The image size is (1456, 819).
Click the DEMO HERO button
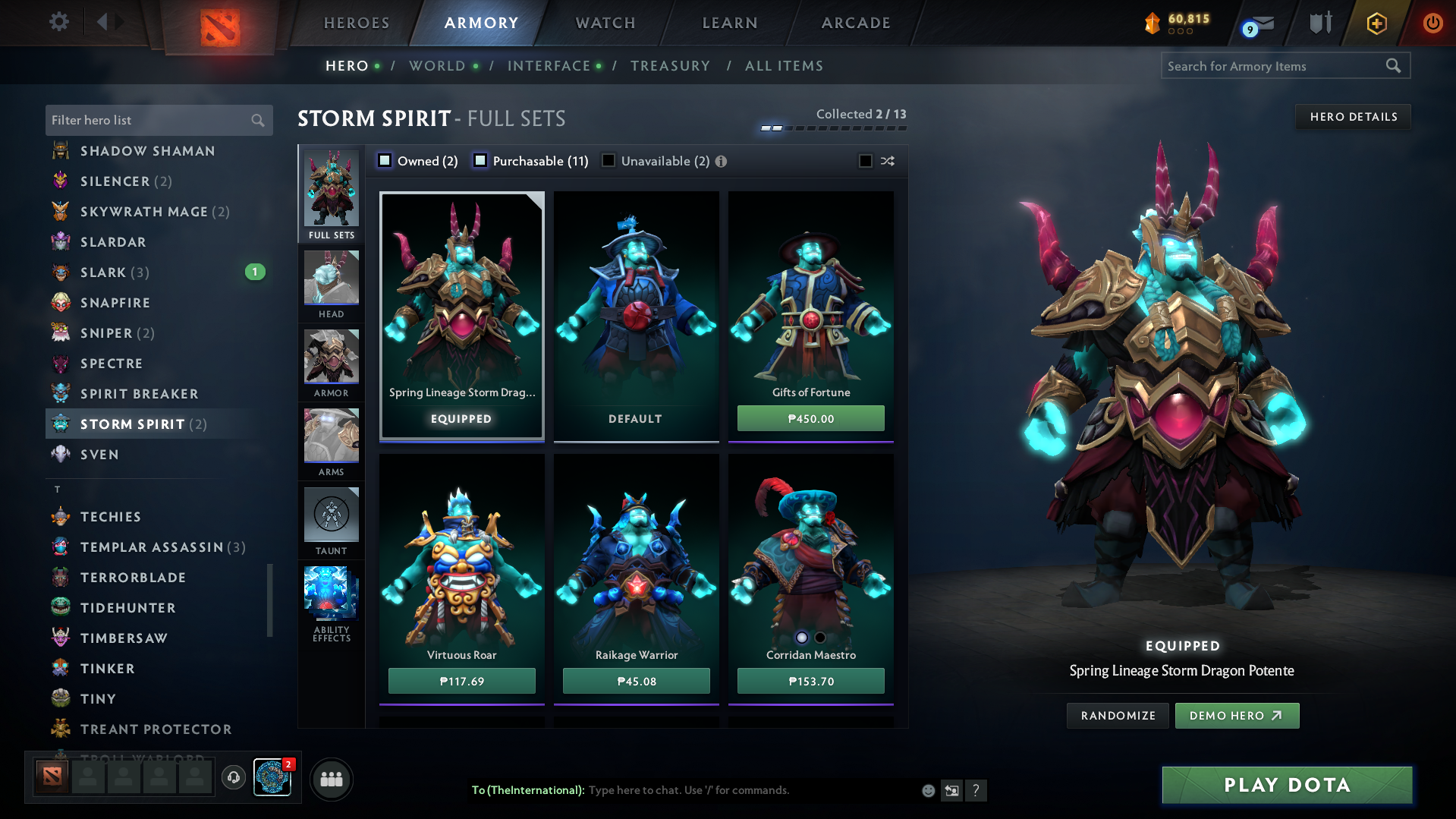tap(1236, 715)
